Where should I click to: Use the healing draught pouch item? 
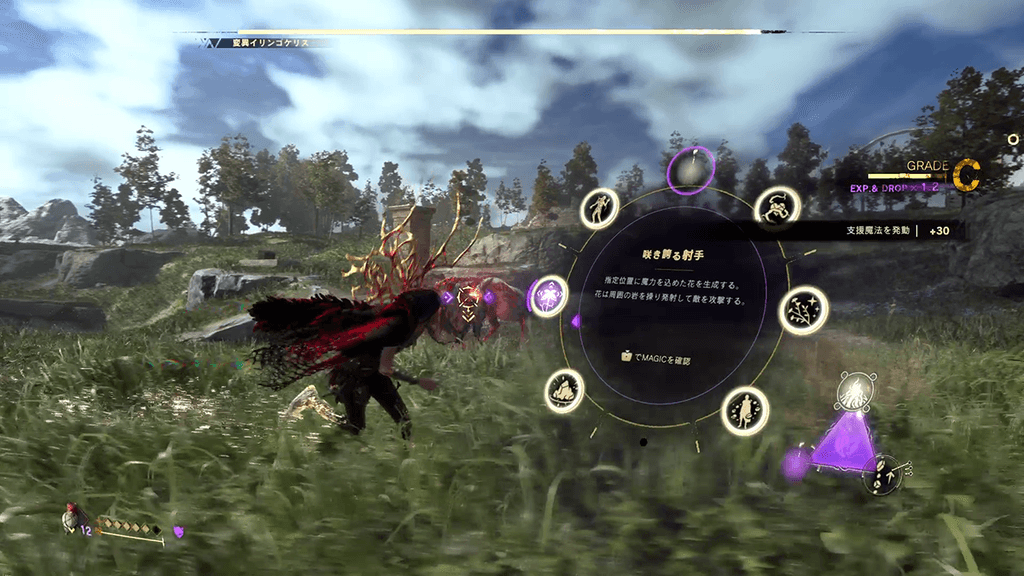click(70, 519)
